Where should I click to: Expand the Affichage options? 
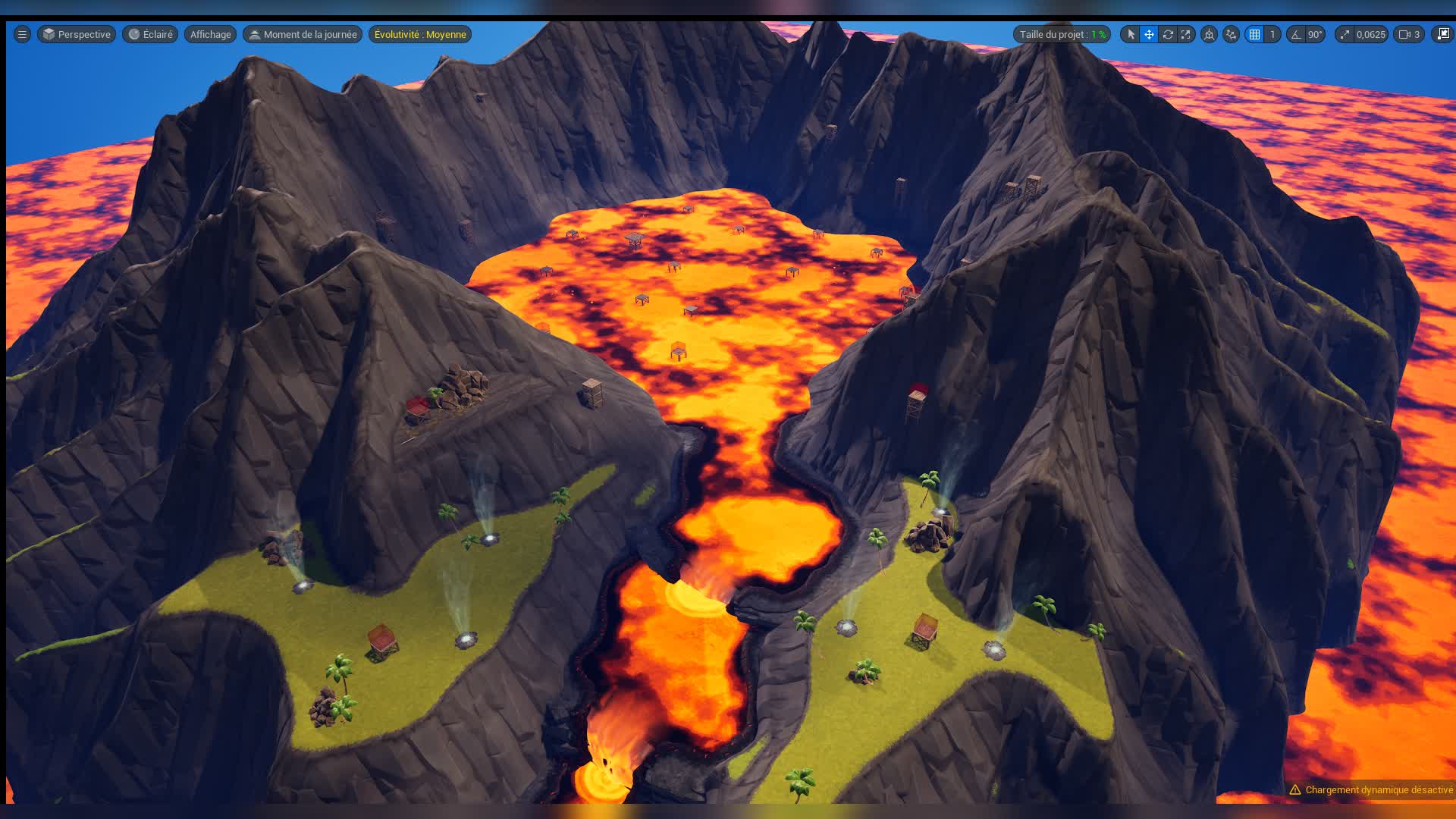click(209, 34)
